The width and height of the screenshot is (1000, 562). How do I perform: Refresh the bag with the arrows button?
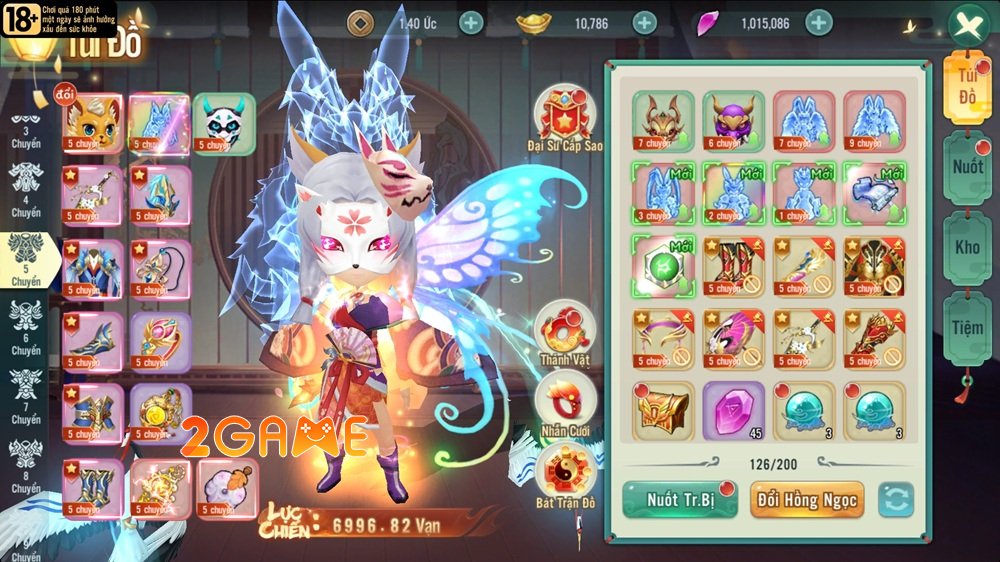click(x=896, y=500)
